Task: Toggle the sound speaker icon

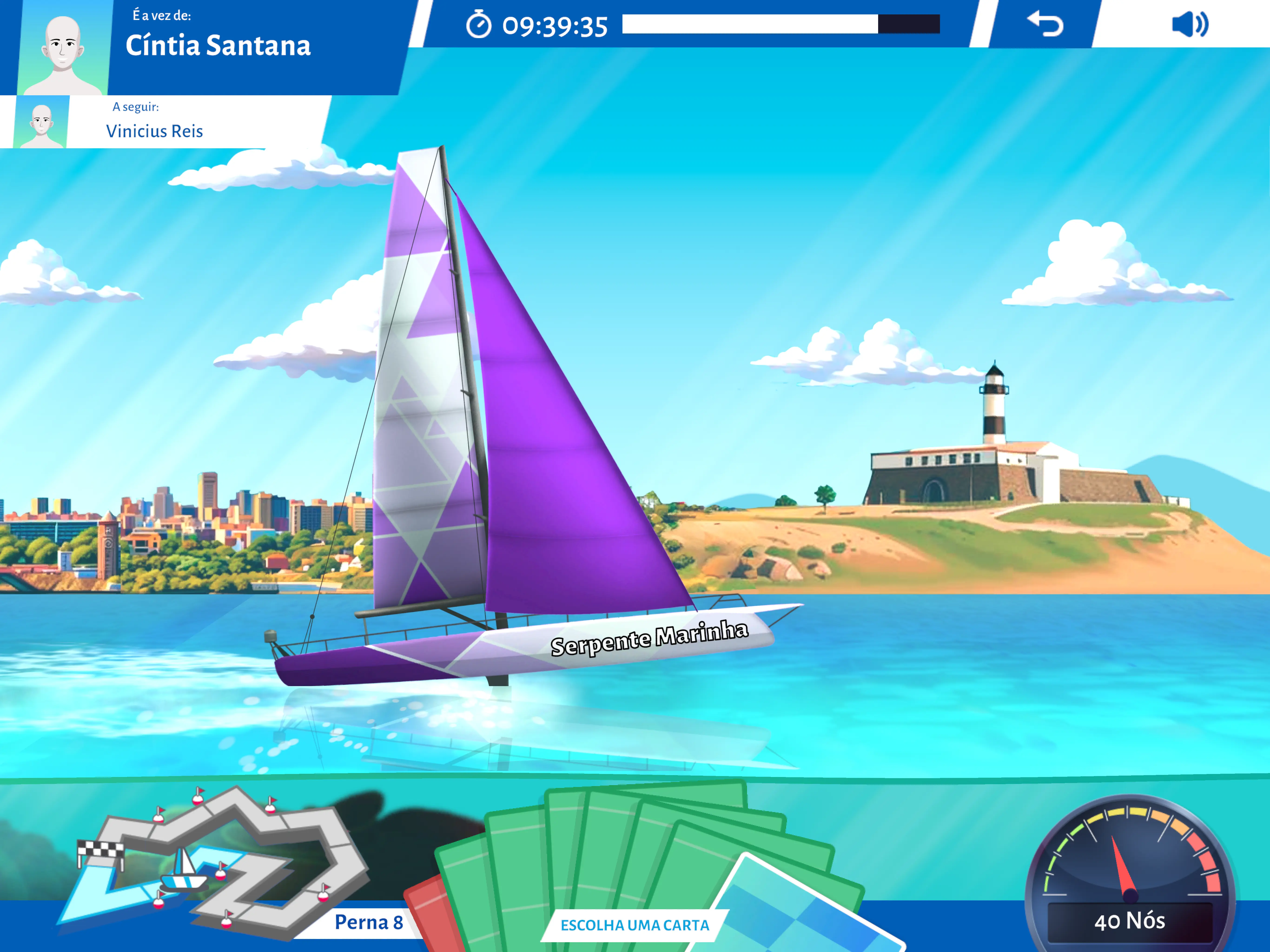Action: [x=1190, y=24]
